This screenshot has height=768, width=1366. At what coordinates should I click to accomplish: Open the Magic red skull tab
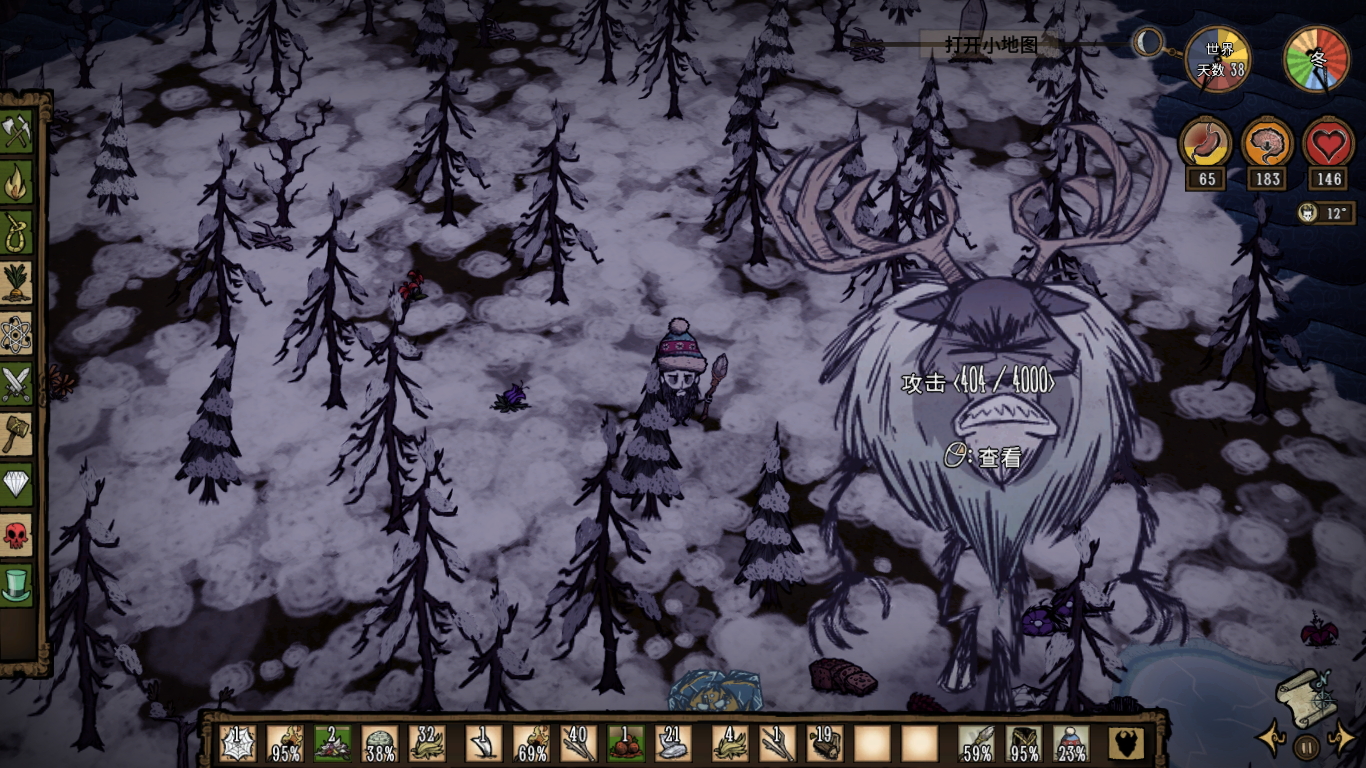tap(17, 534)
